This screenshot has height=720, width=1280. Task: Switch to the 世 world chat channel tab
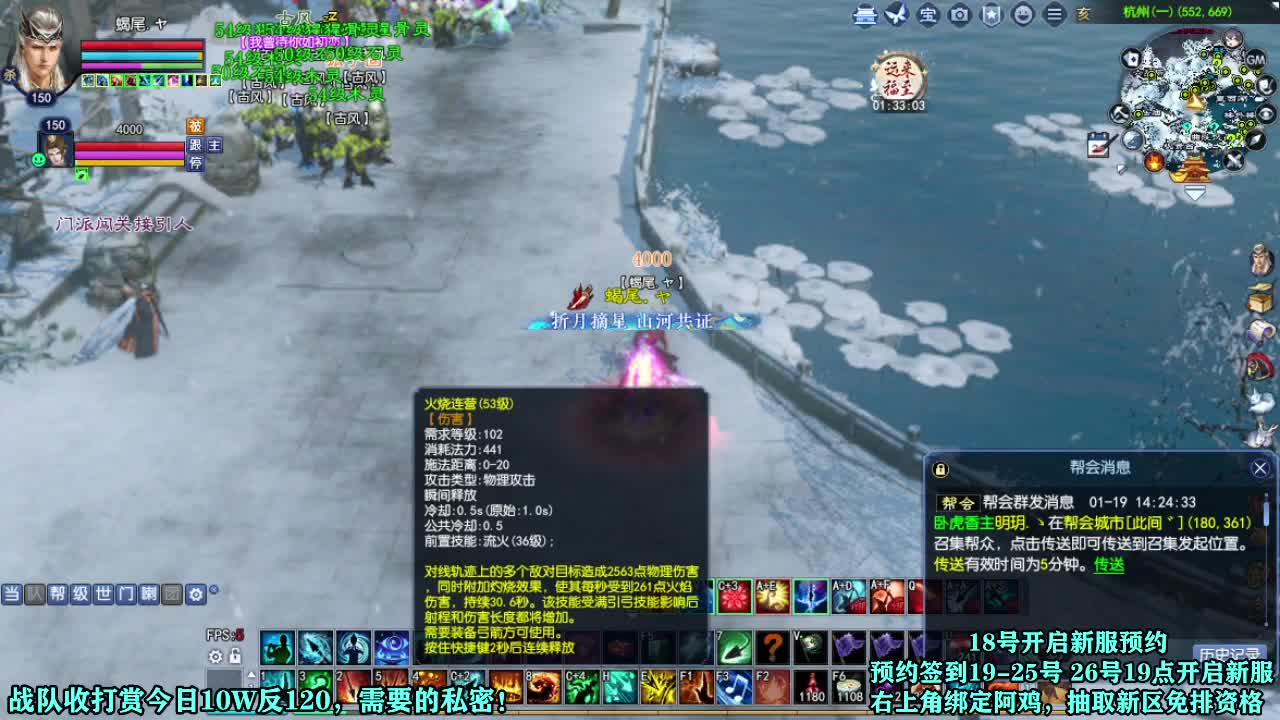[104, 594]
